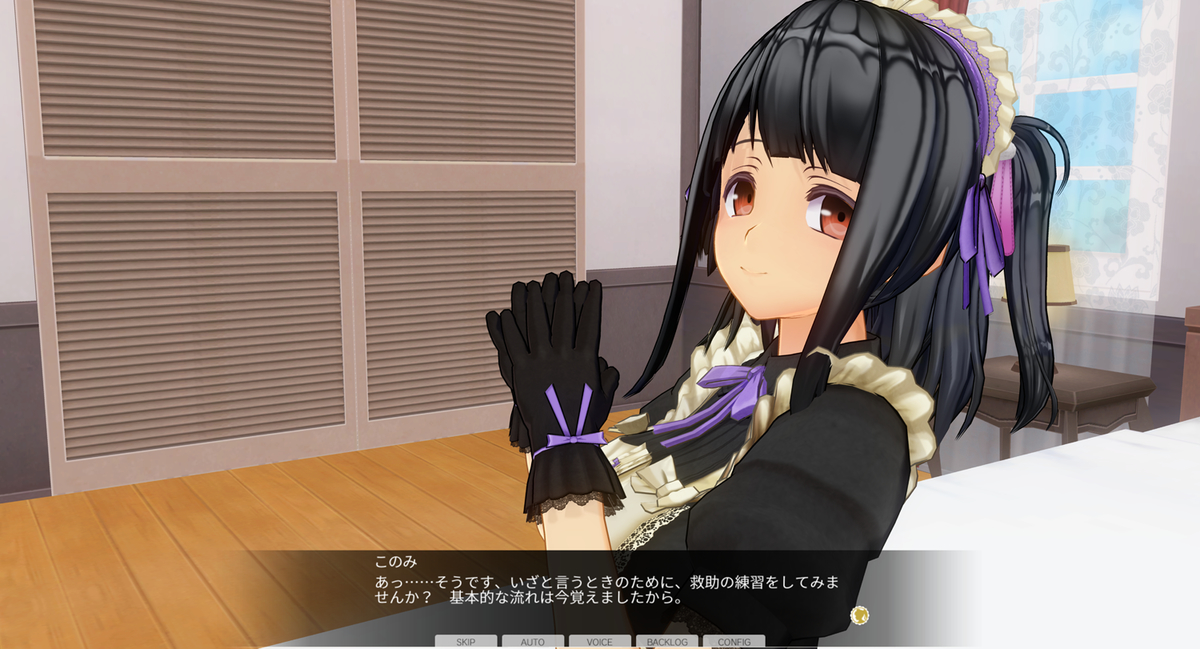The image size is (1200, 649).
Task: Advance dialogue via the gold continue icon
Action: click(859, 614)
